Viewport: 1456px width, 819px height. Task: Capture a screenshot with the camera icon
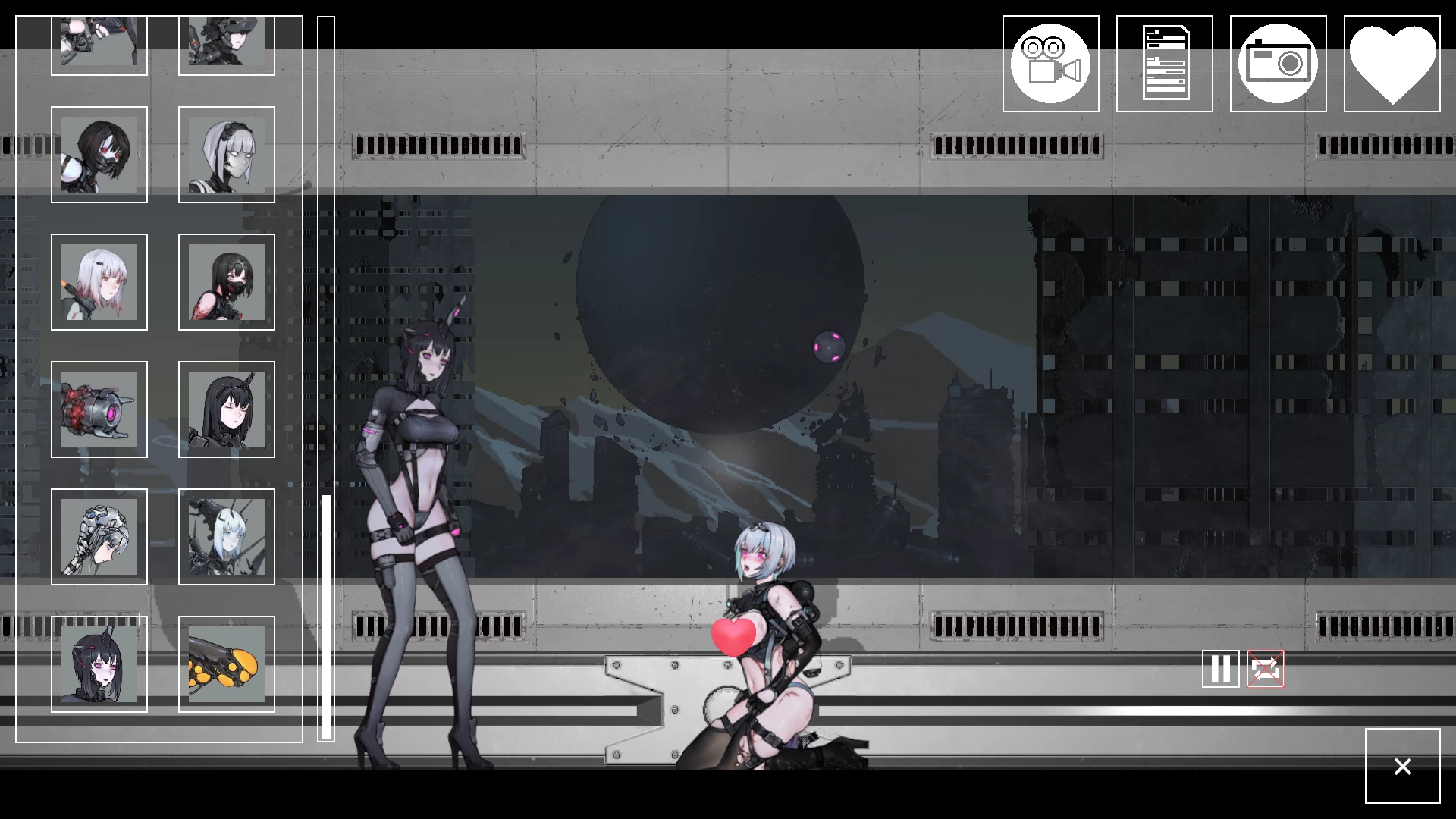coord(1278,62)
